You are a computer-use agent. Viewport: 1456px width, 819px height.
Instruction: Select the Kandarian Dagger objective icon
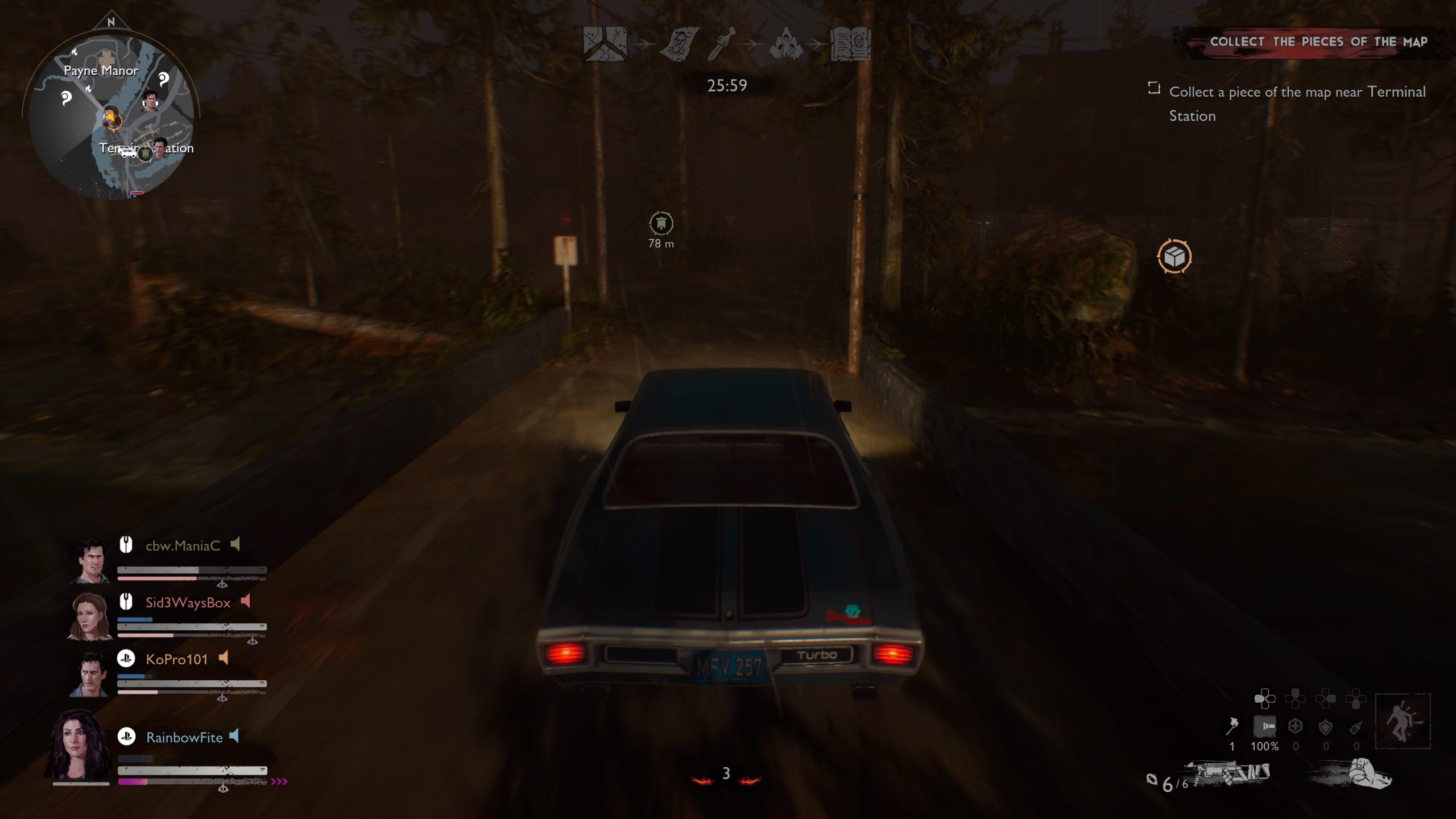tap(720, 47)
